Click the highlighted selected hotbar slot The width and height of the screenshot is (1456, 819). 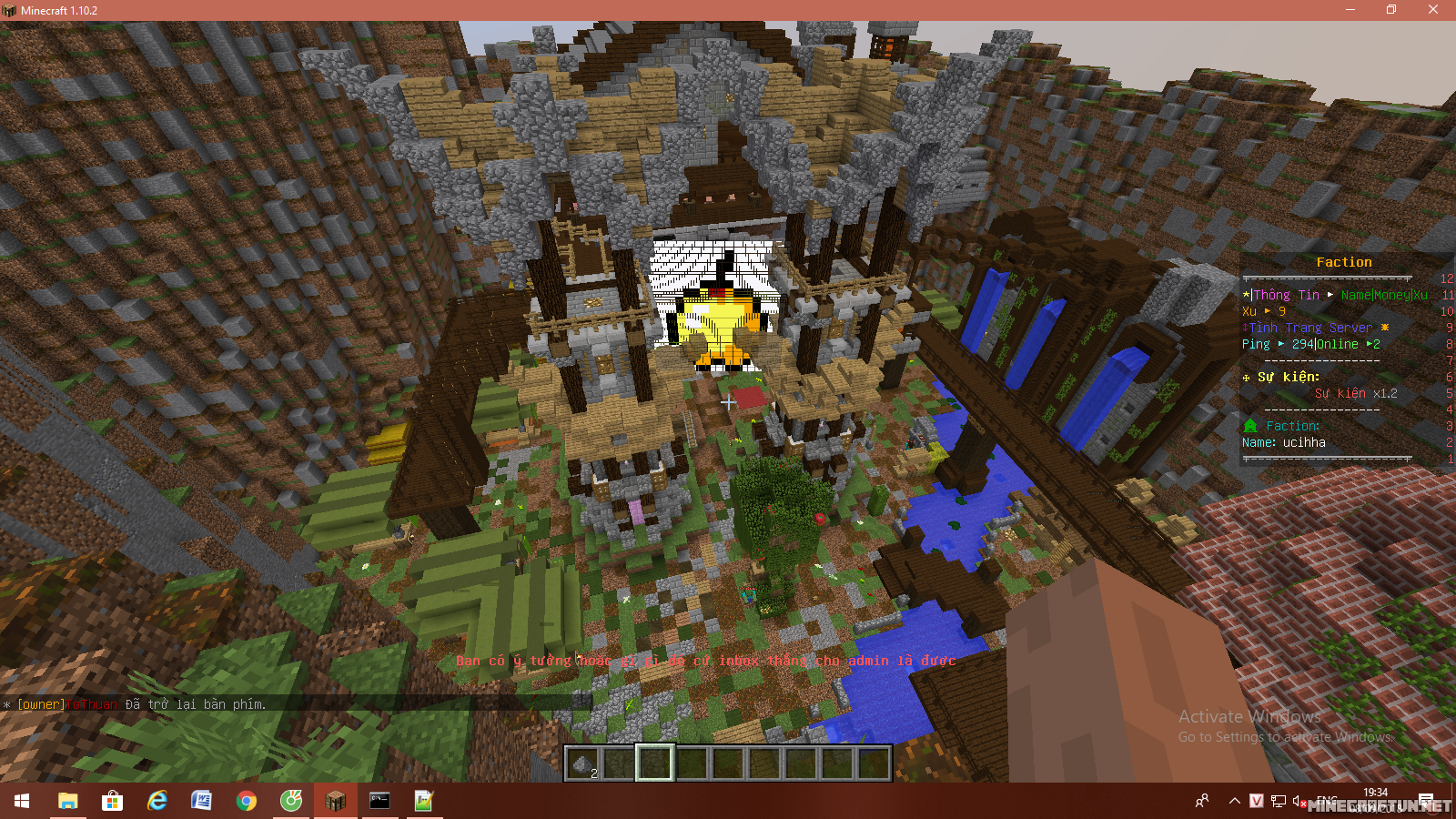pos(654,763)
